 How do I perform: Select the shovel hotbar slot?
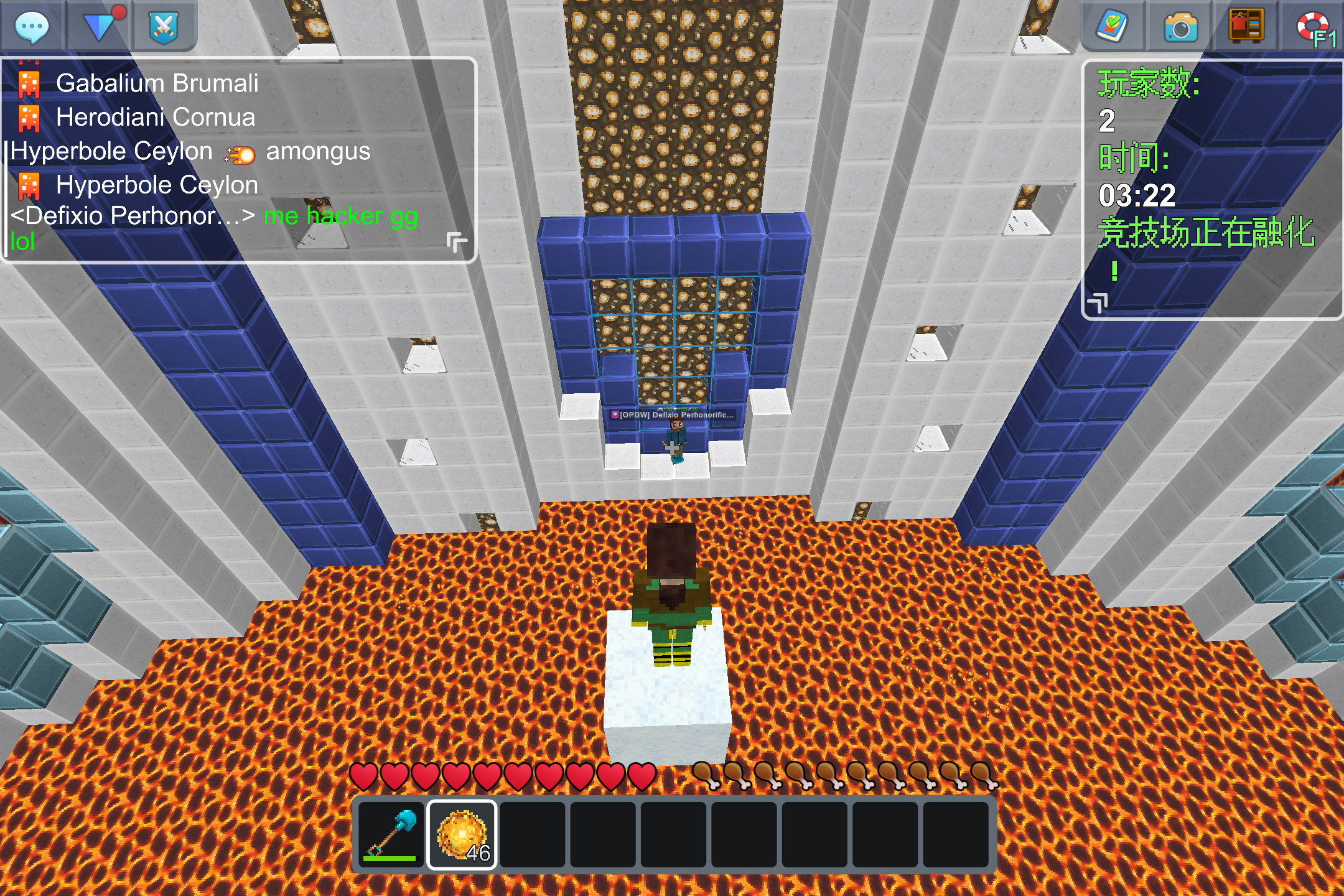[x=391, y=834]
